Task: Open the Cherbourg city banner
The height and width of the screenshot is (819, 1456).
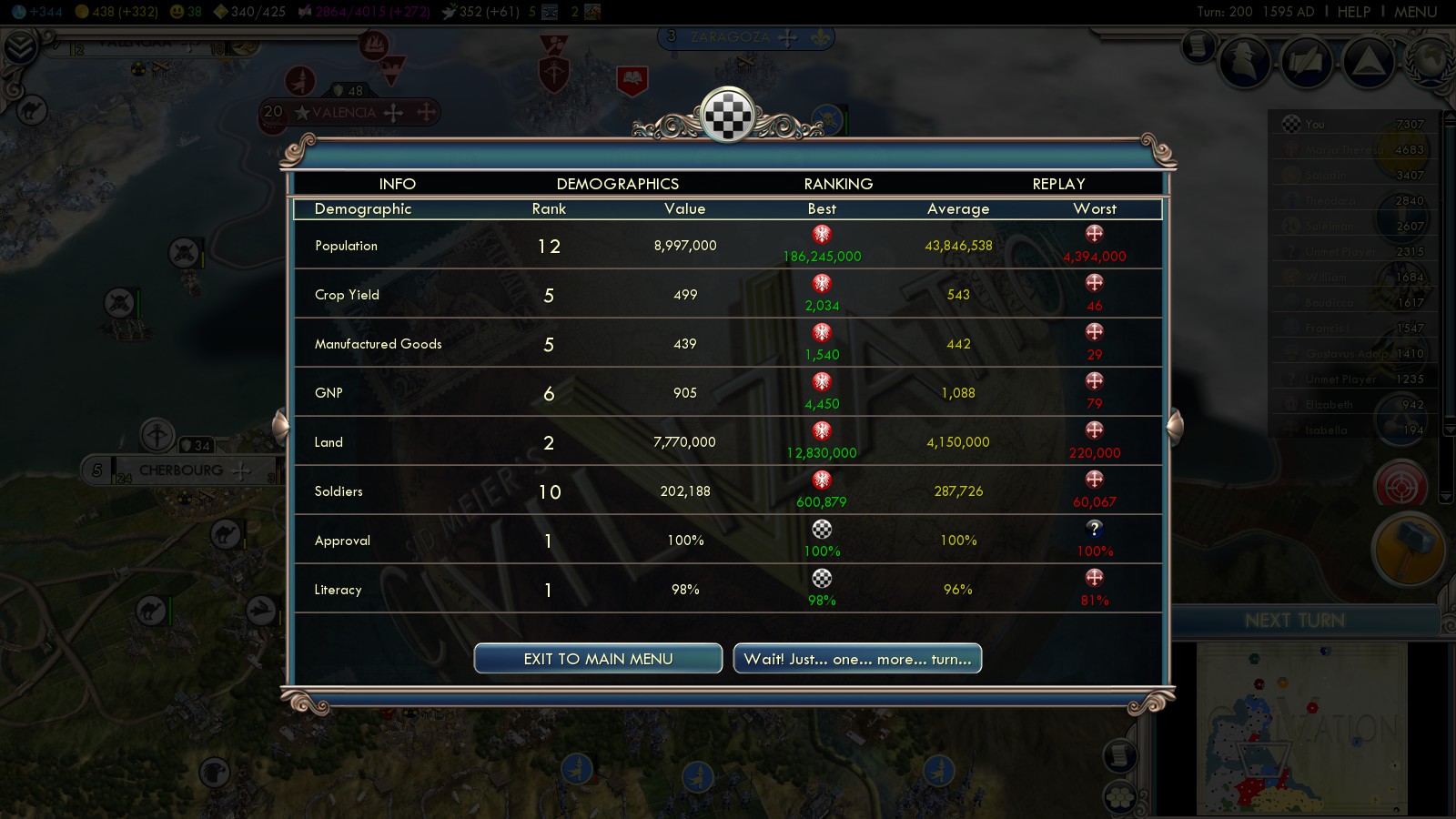Action: tap(181, 470)
